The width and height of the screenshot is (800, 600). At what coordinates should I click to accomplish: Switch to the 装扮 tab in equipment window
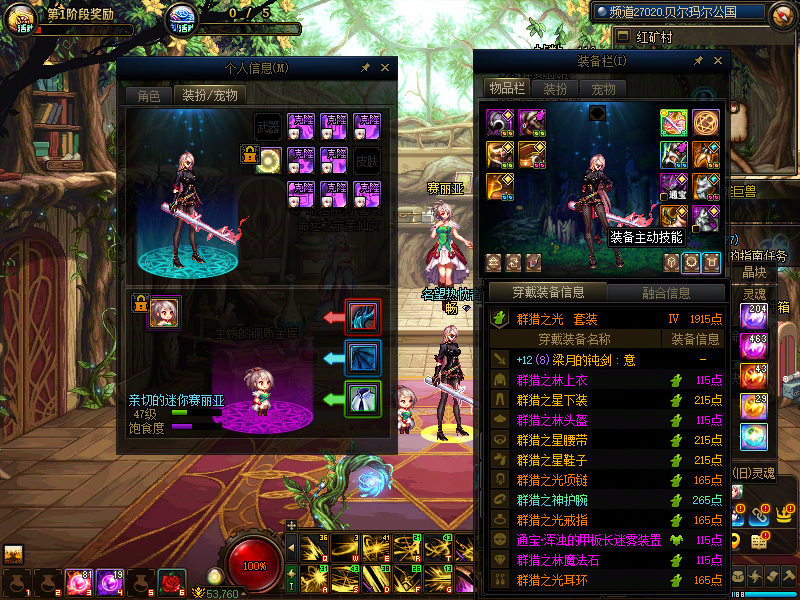[x=555, y=88]
